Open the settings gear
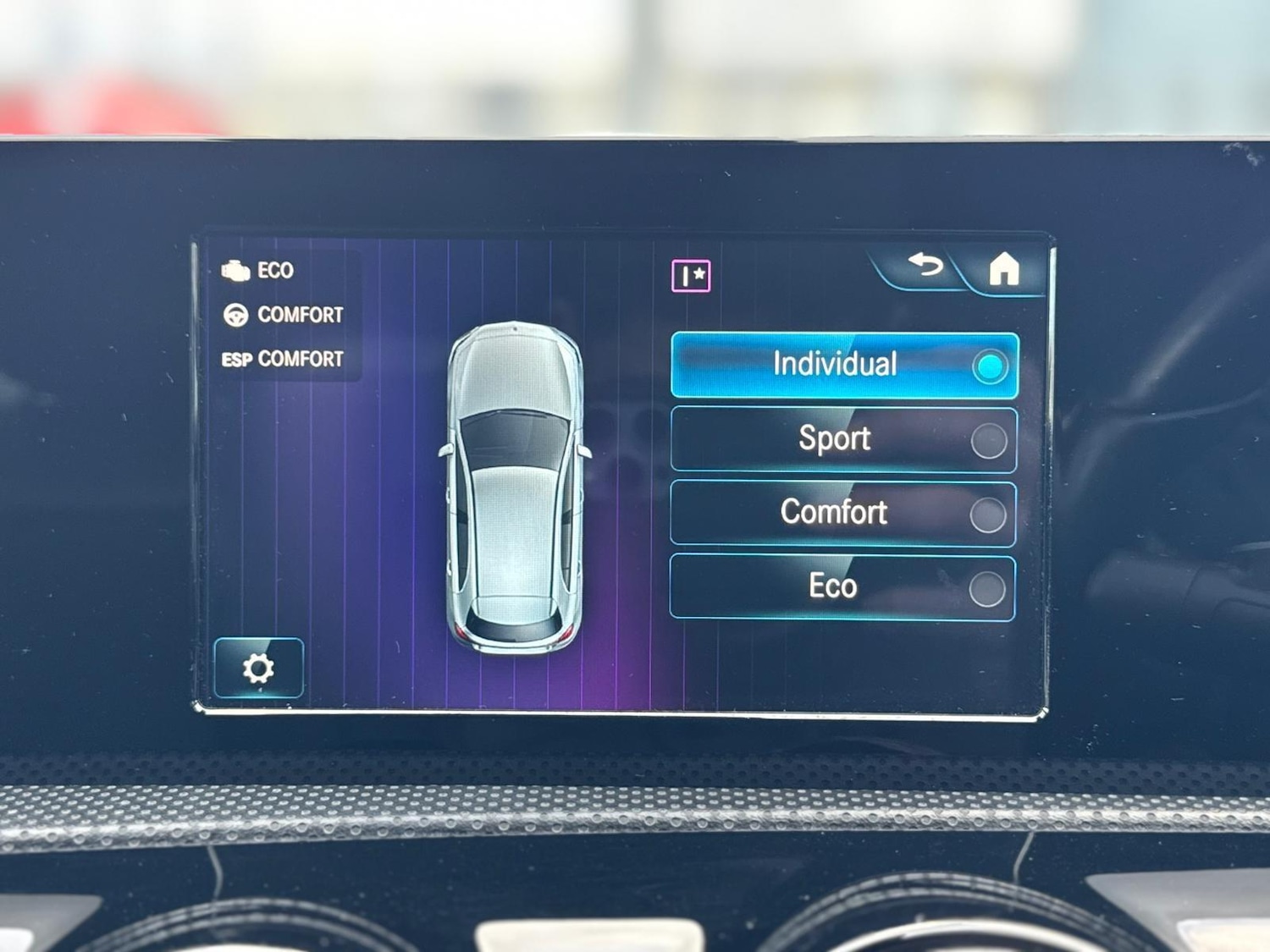Viewport: 1270px width, 952px height. point(259,669)
